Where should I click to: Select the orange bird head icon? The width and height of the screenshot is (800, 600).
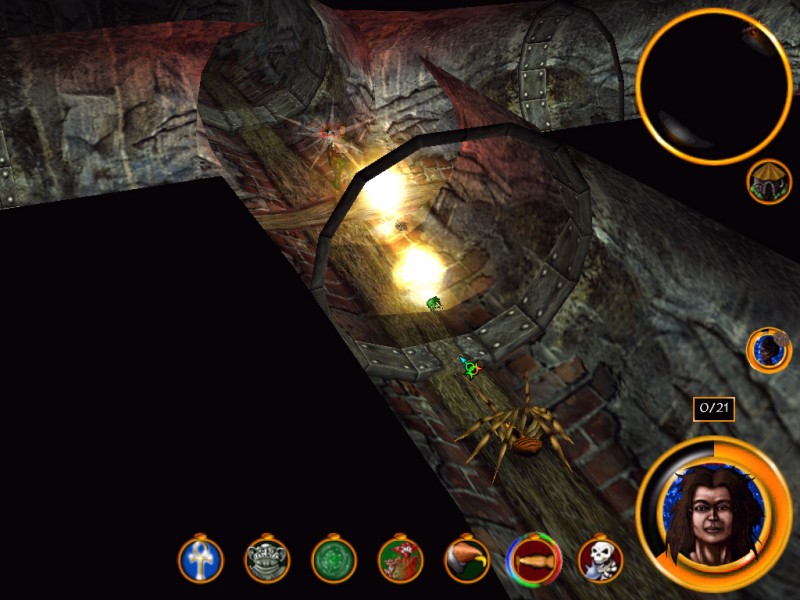467,560
